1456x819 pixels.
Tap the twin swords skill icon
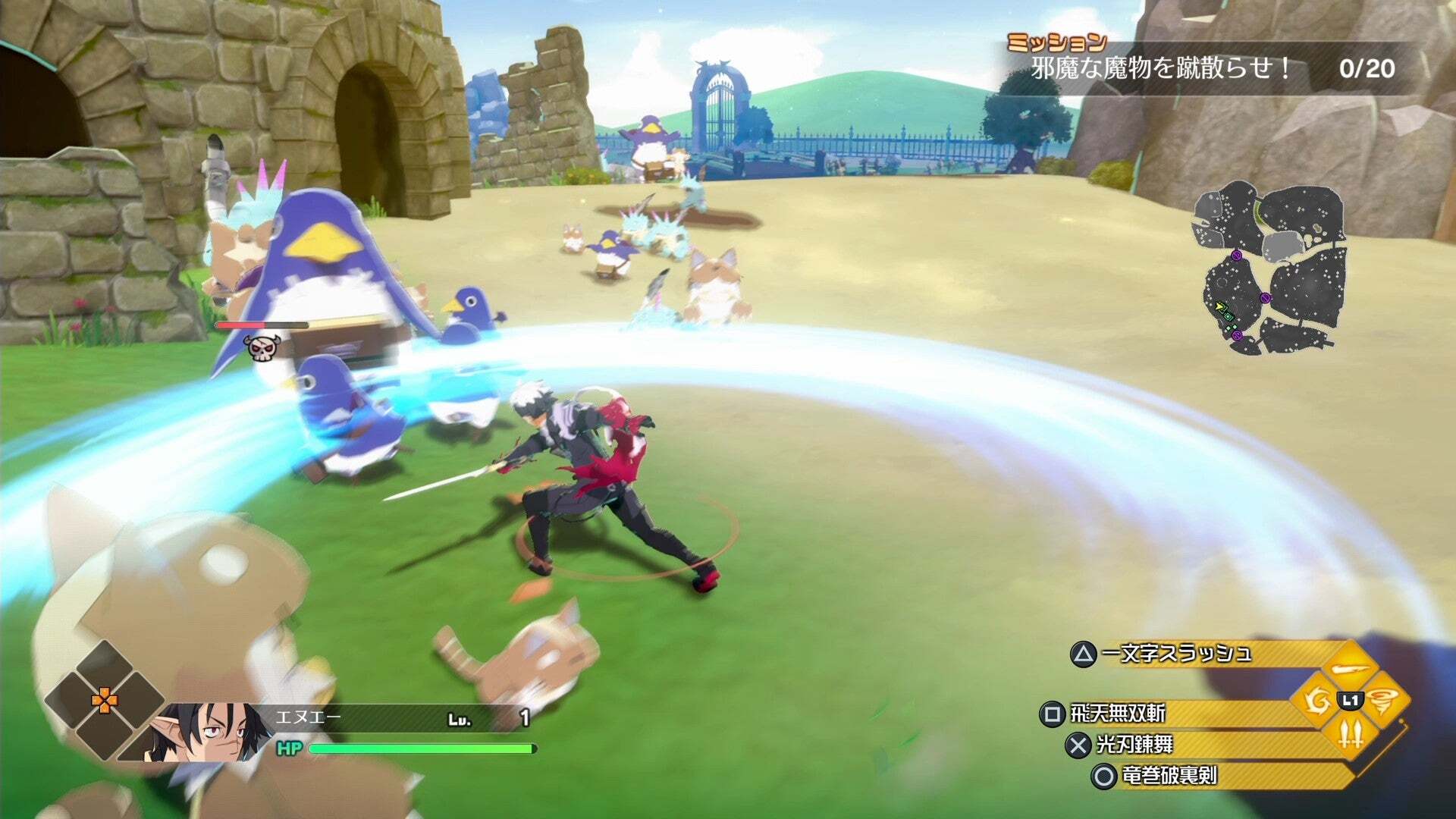[x=1351, y=733]
